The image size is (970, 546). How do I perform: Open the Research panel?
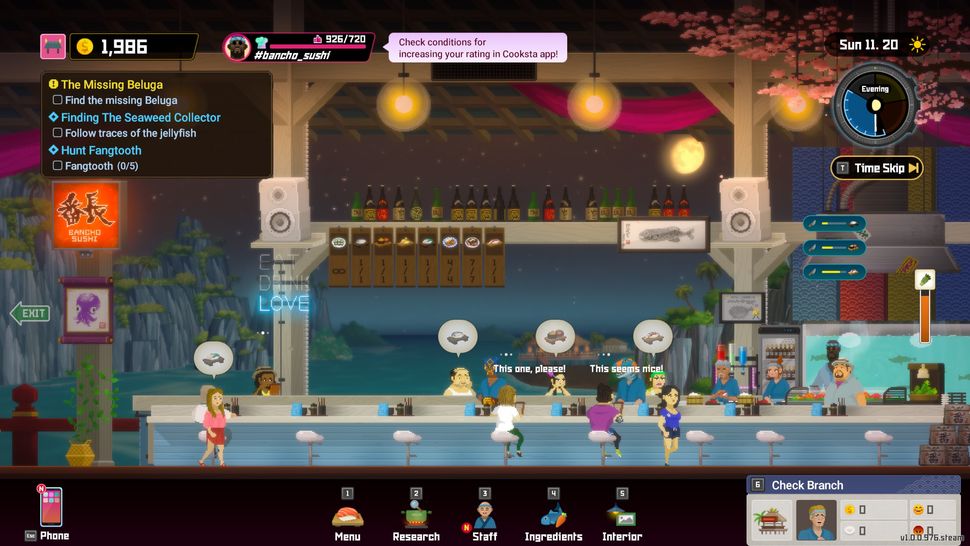tap(416, 516)
